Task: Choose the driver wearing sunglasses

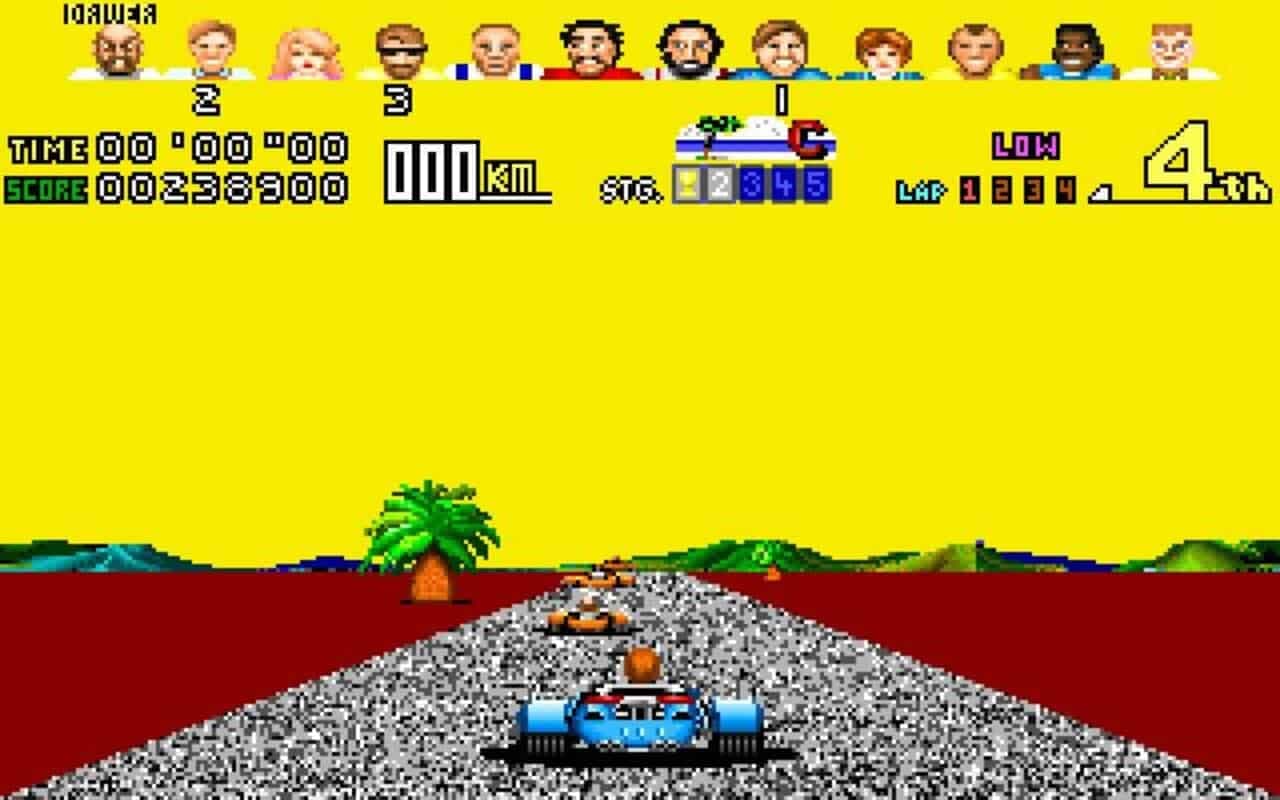Action: 400,50
